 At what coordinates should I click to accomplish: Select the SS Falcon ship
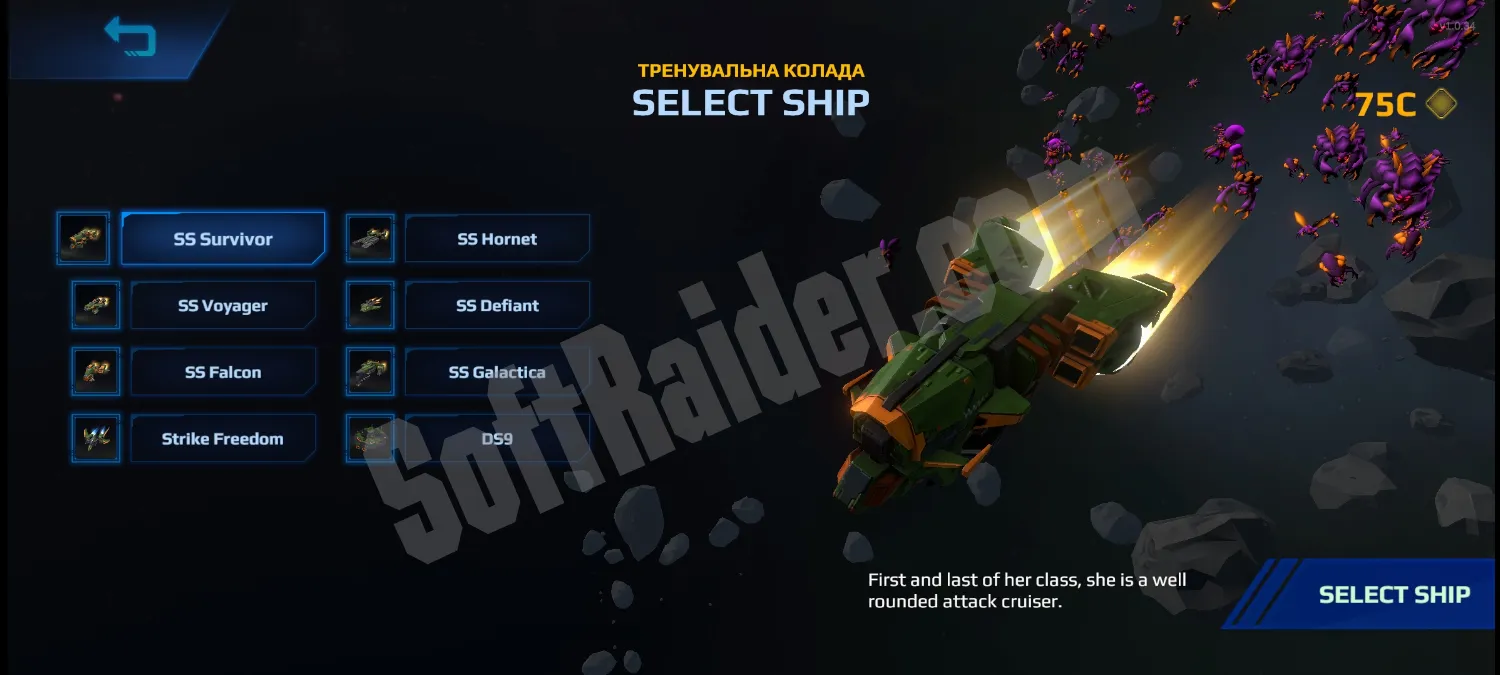223,372
